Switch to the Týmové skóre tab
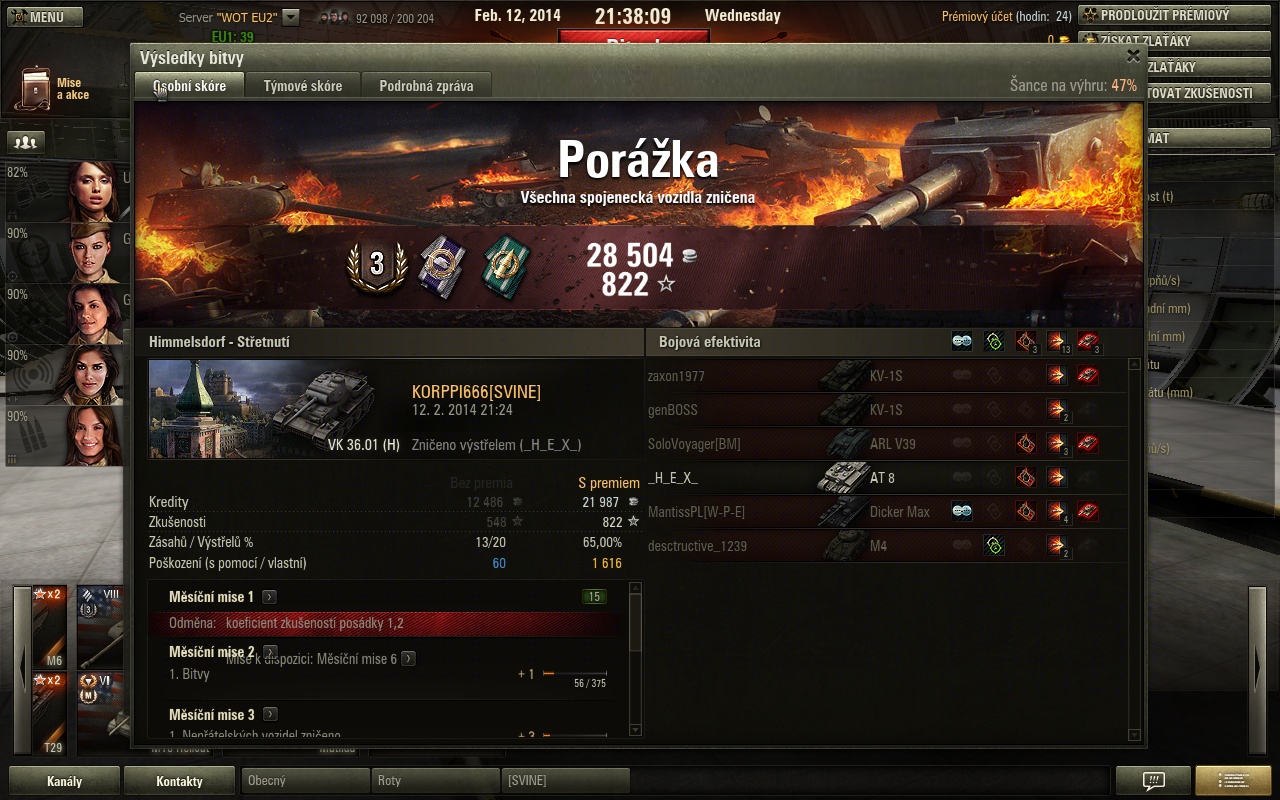1280x800 pixels. point(303,86)
